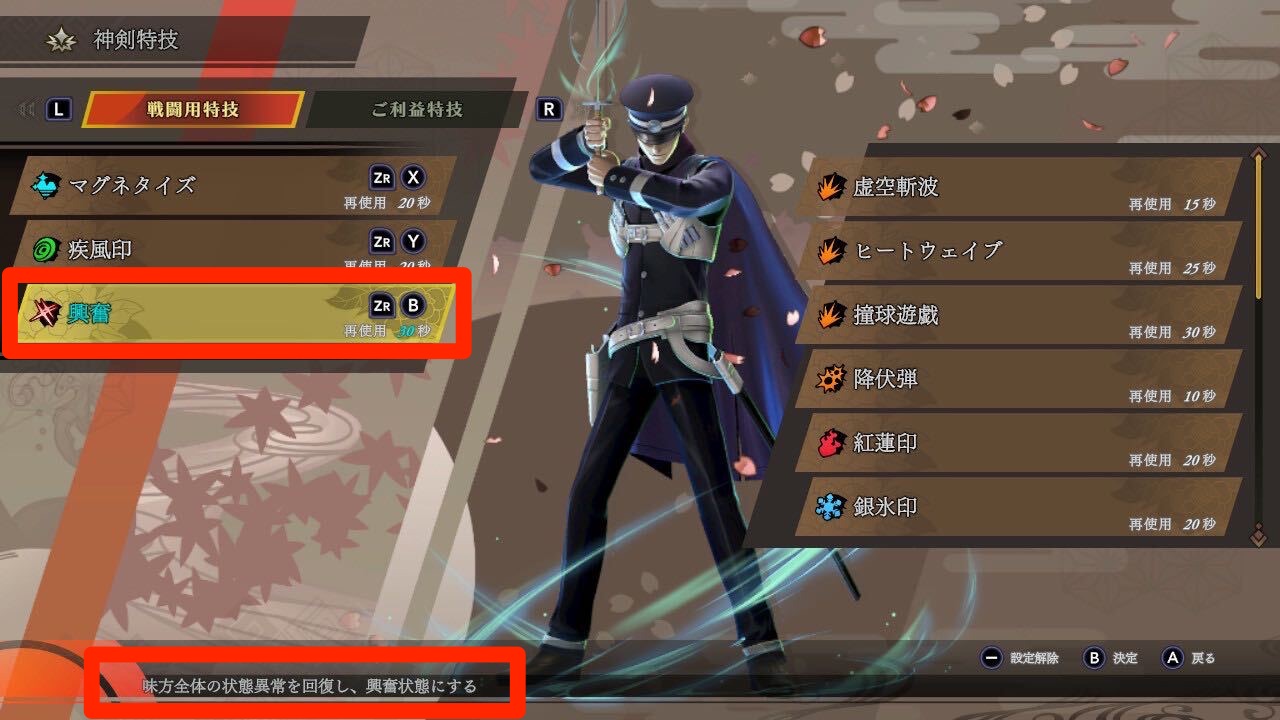Select the 銀氷印 blue snowflake icon

point(828,505)
